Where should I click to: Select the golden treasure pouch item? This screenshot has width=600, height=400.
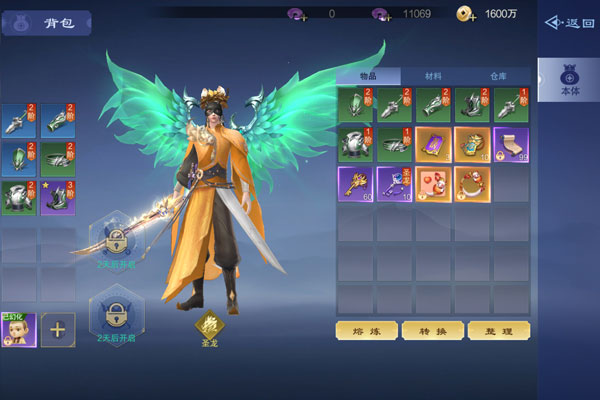point(472,144)
